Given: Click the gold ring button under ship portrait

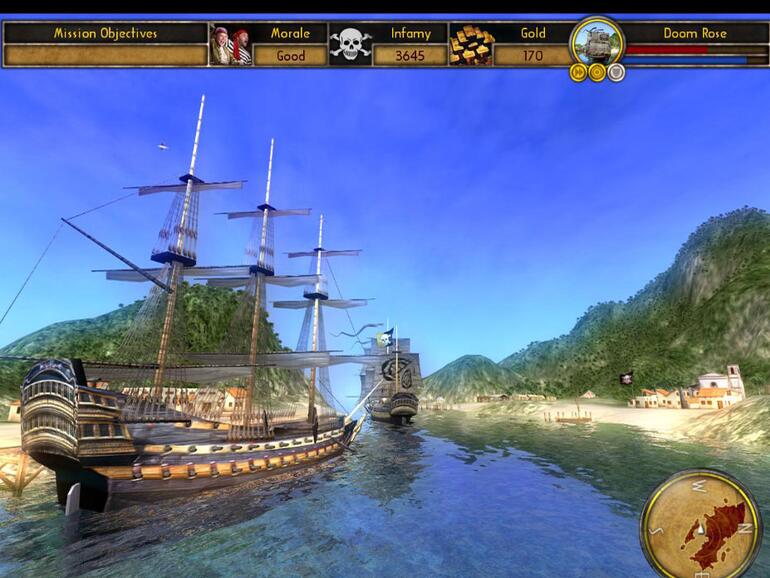Looking at the screenshot, I should point(597,72).
